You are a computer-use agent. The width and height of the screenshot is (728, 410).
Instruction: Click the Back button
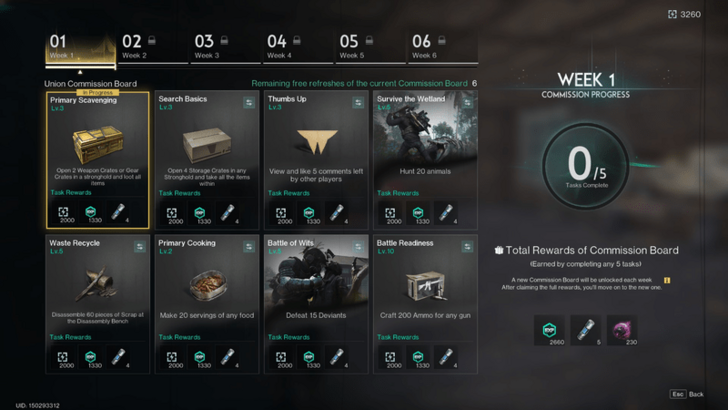click(687, 394)
